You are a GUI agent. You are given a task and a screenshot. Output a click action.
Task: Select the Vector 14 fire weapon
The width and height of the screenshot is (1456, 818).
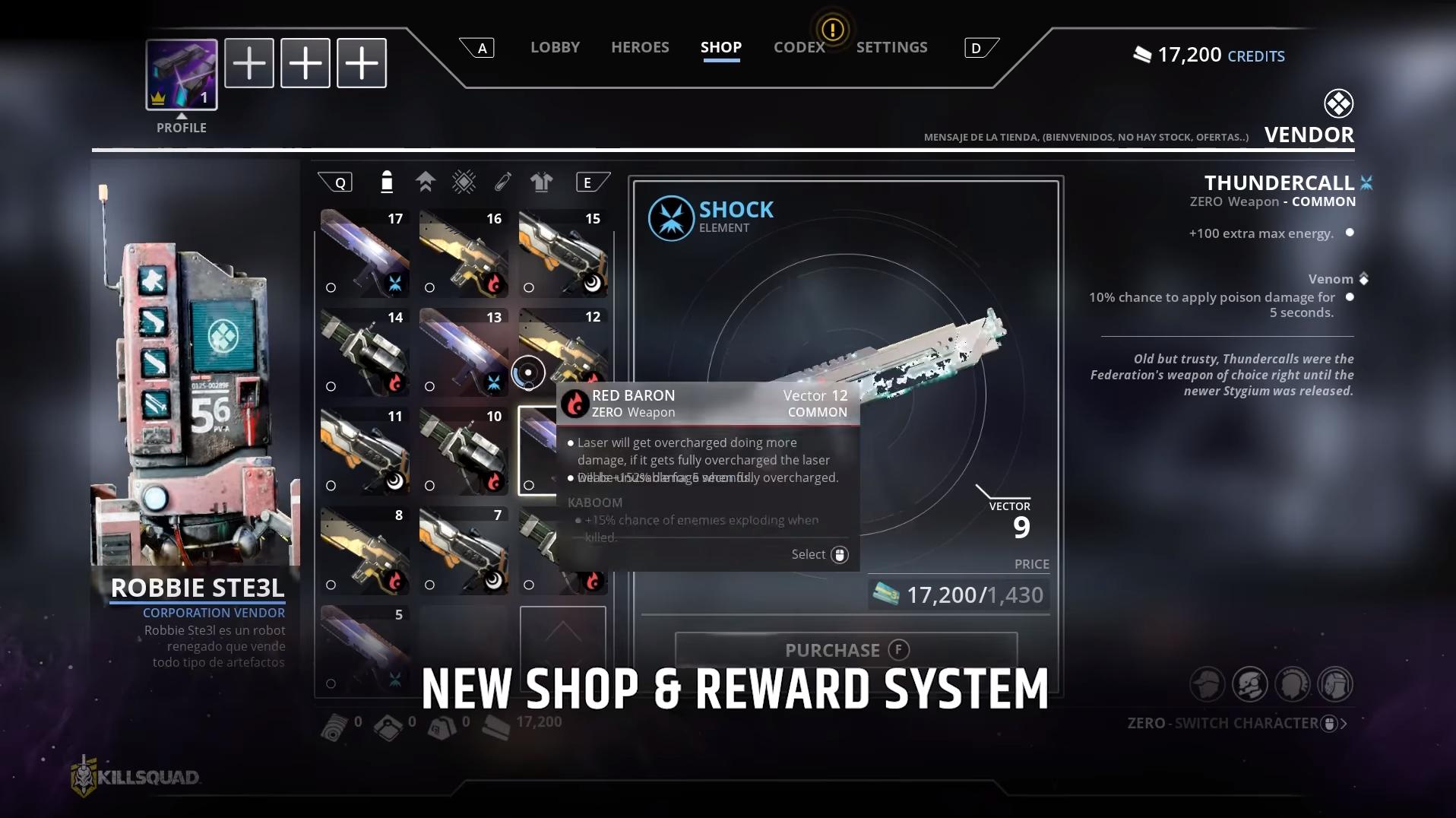365,352
